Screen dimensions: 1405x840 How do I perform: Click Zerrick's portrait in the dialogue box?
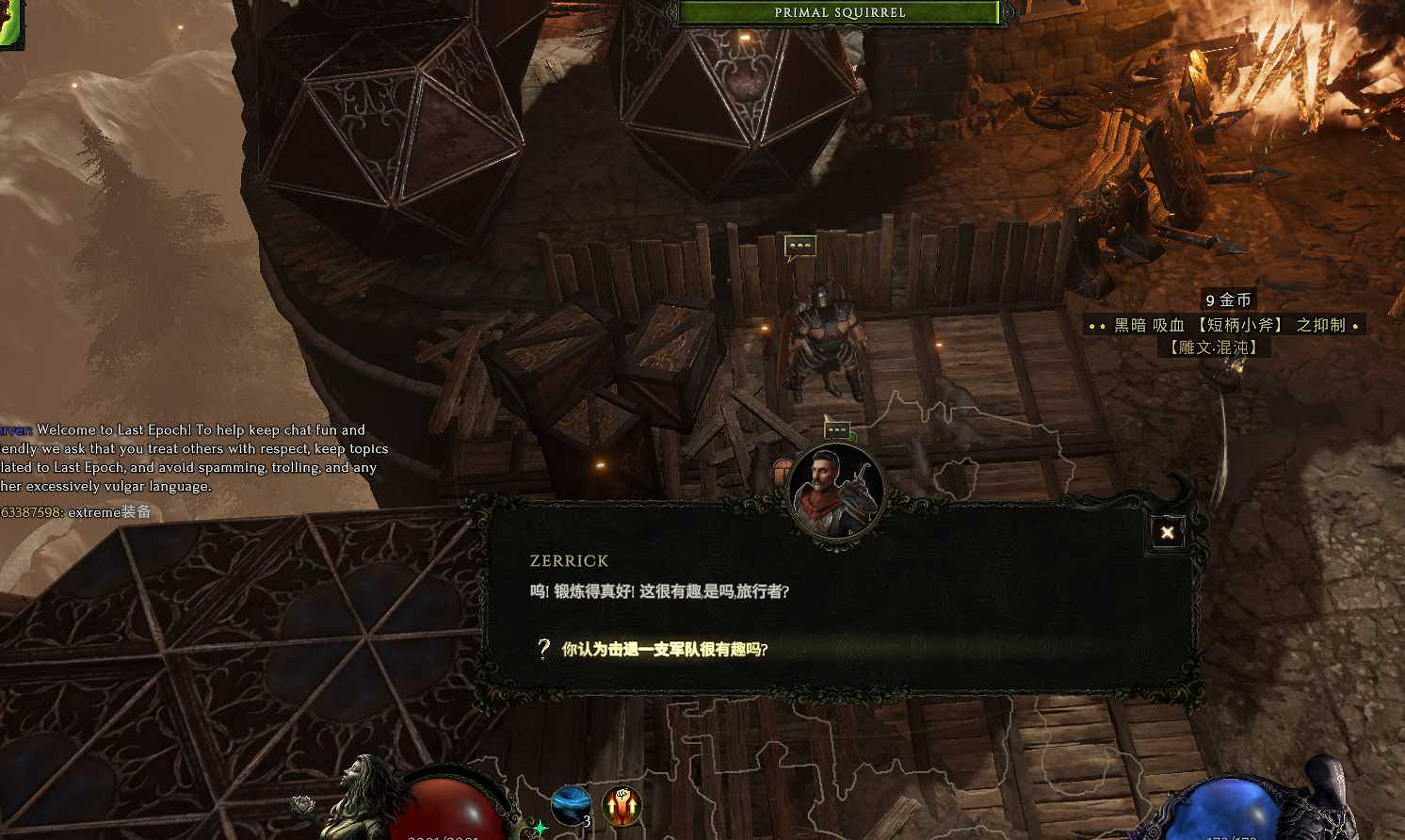coord(836,490)
